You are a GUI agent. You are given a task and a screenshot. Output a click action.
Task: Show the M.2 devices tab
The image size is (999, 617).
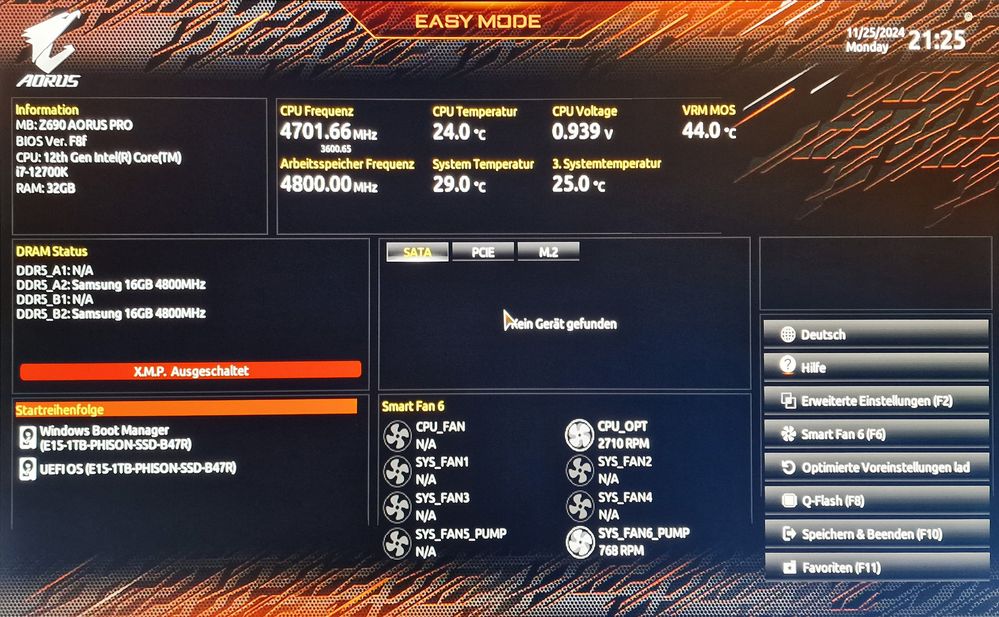pyautogui.click(x=548, y=252)
